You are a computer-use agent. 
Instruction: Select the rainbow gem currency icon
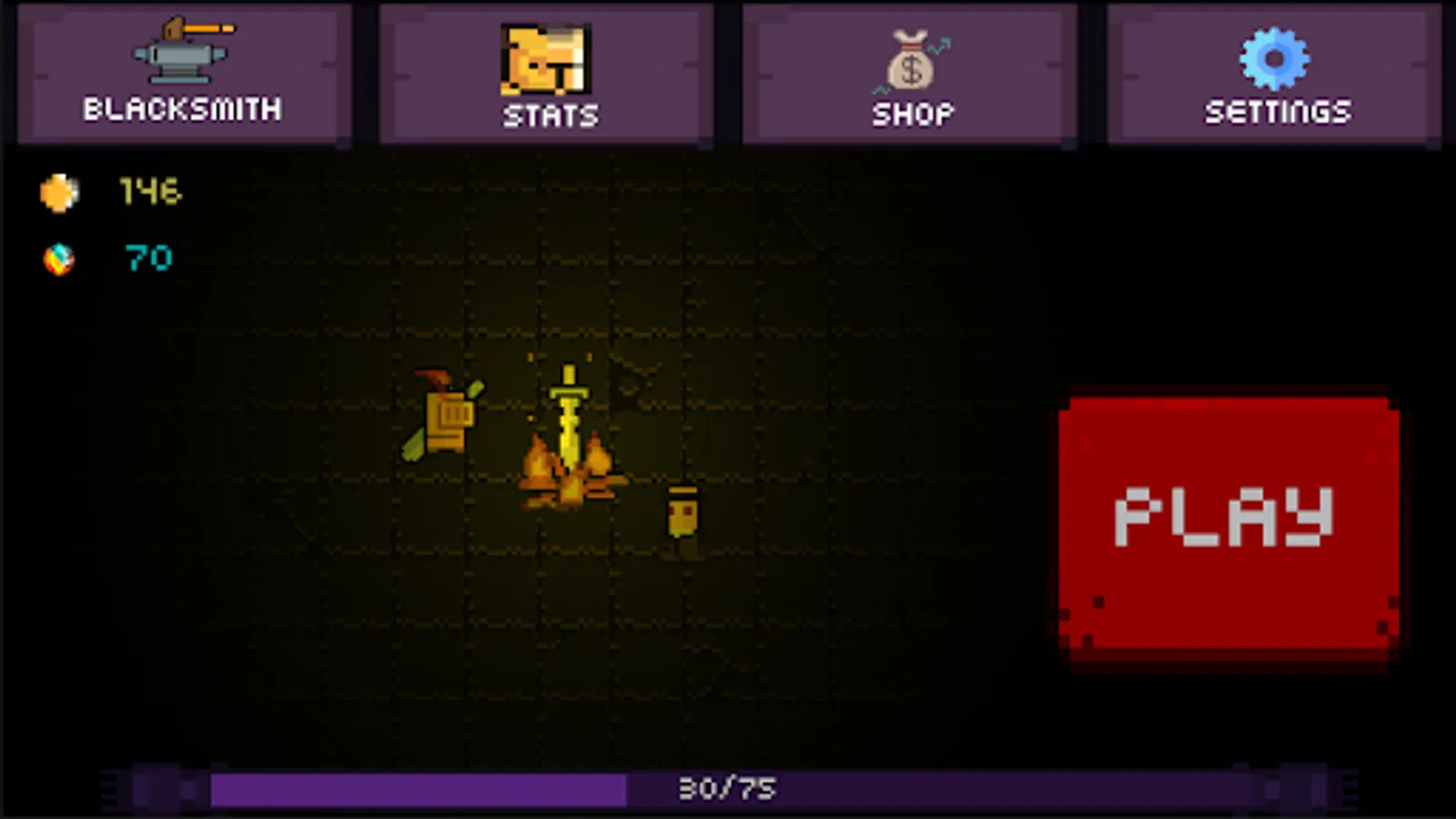[x=59, y=258]
